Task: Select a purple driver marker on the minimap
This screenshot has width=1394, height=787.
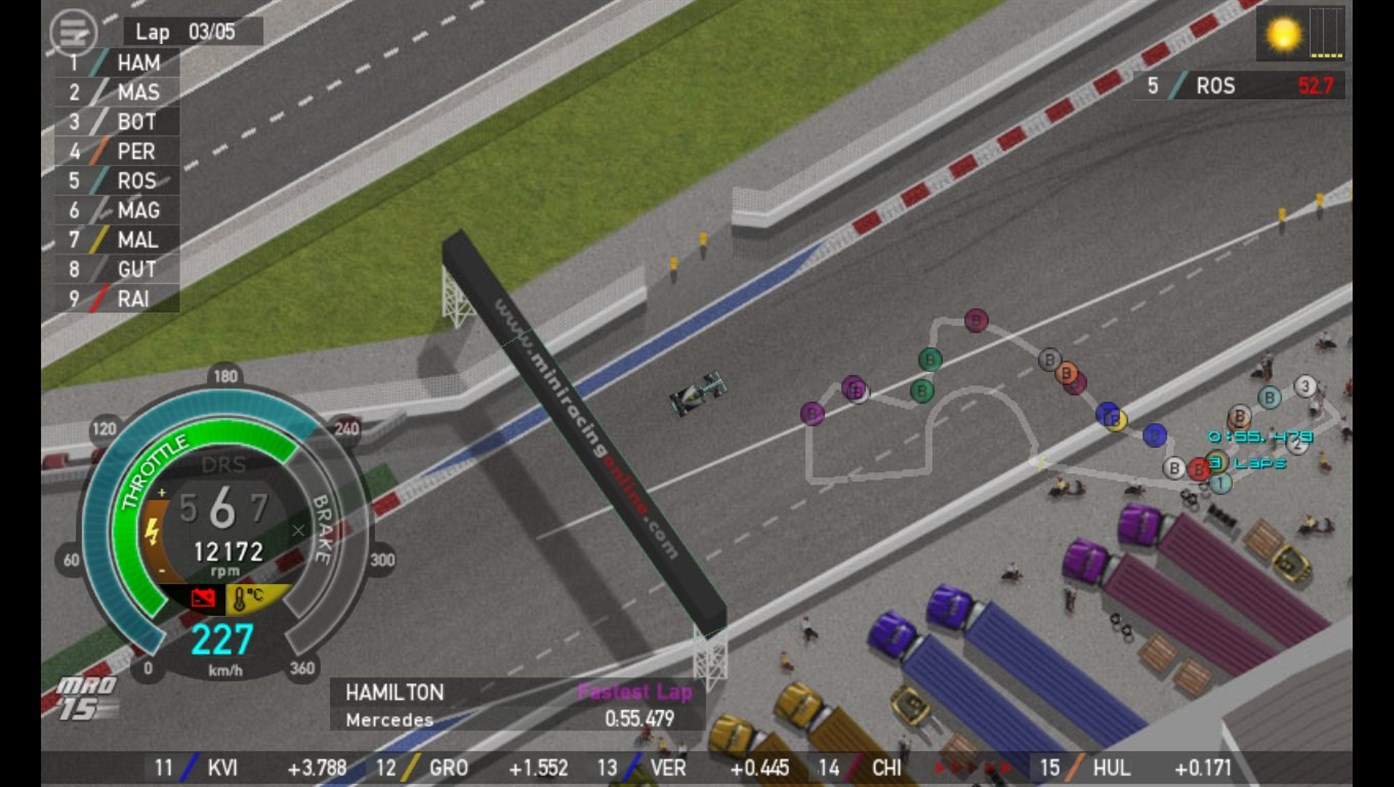Action: [x=812, y=413]
